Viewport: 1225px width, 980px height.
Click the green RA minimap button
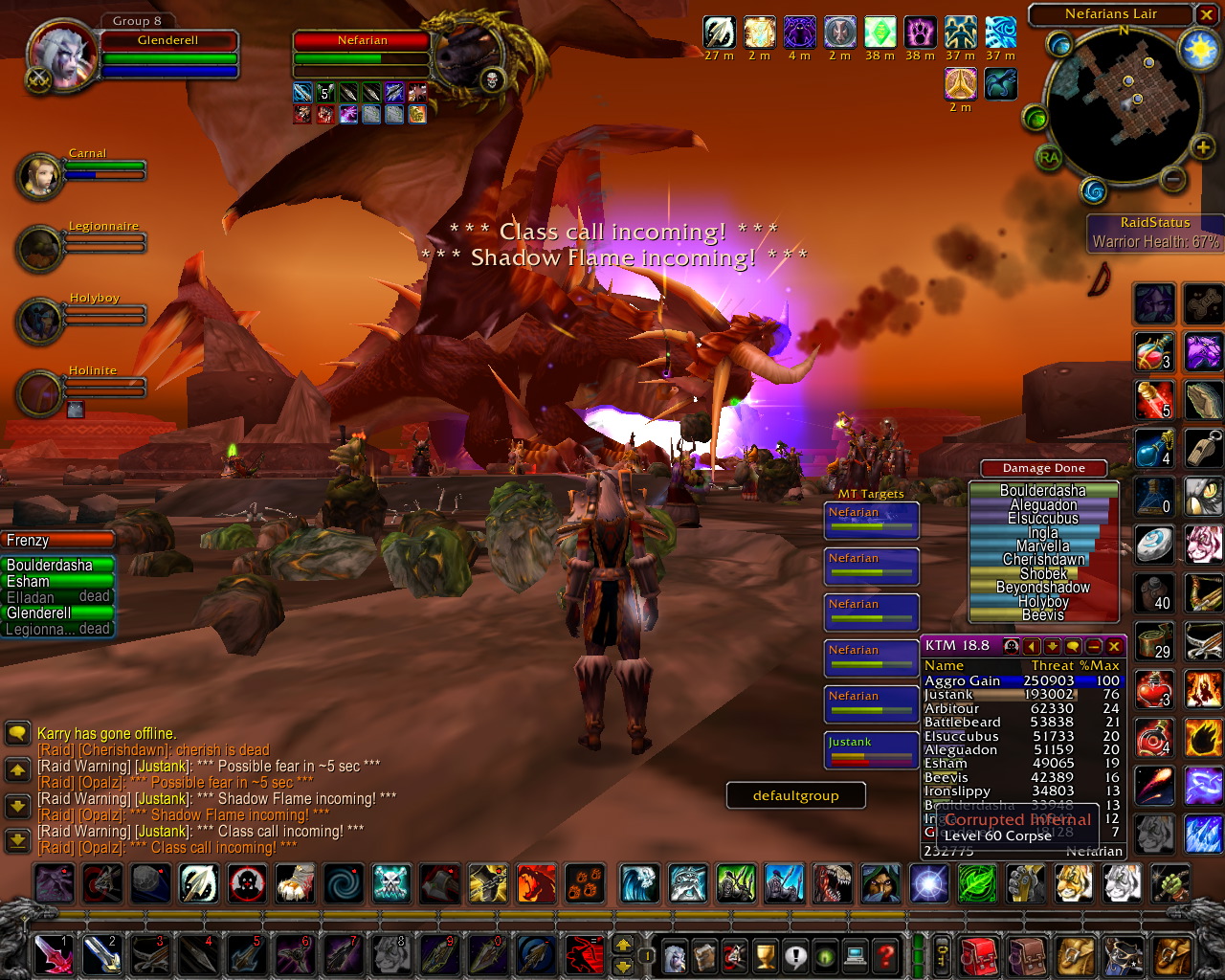pos(1049,158)
